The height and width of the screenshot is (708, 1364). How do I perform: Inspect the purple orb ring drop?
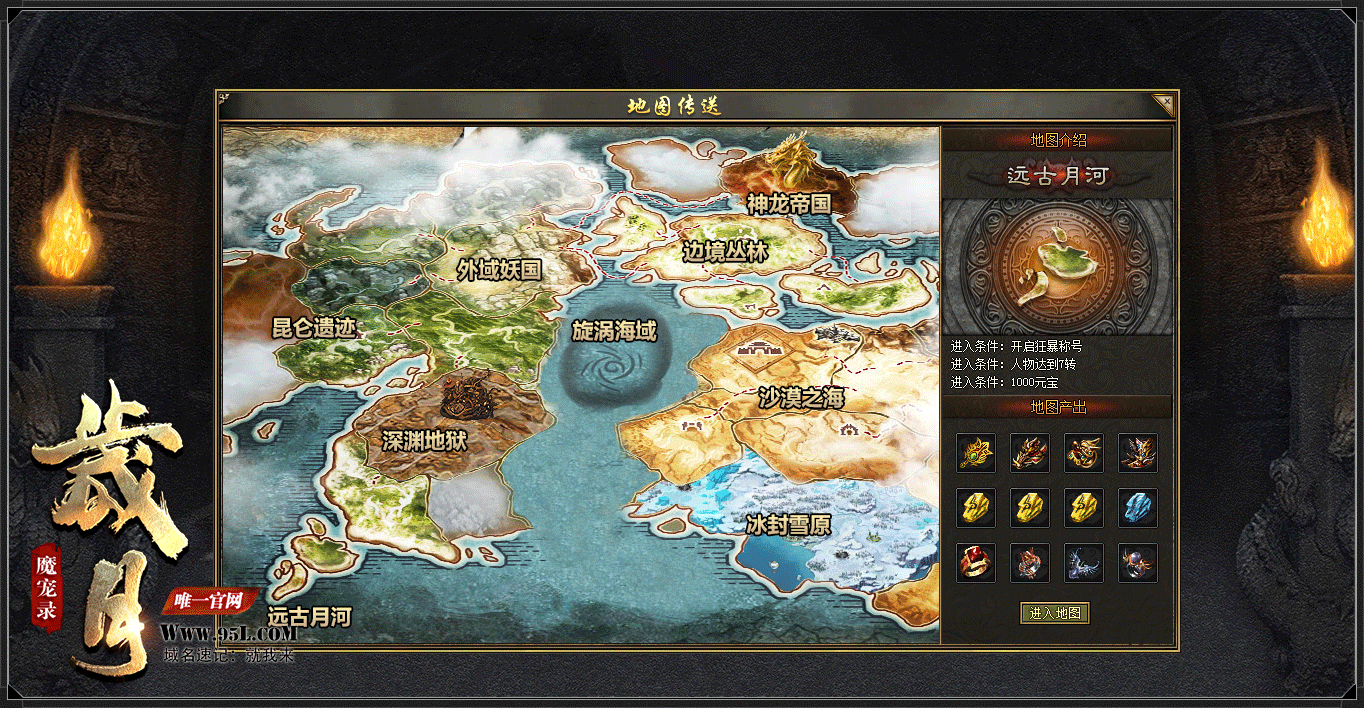coord(1137,563)
